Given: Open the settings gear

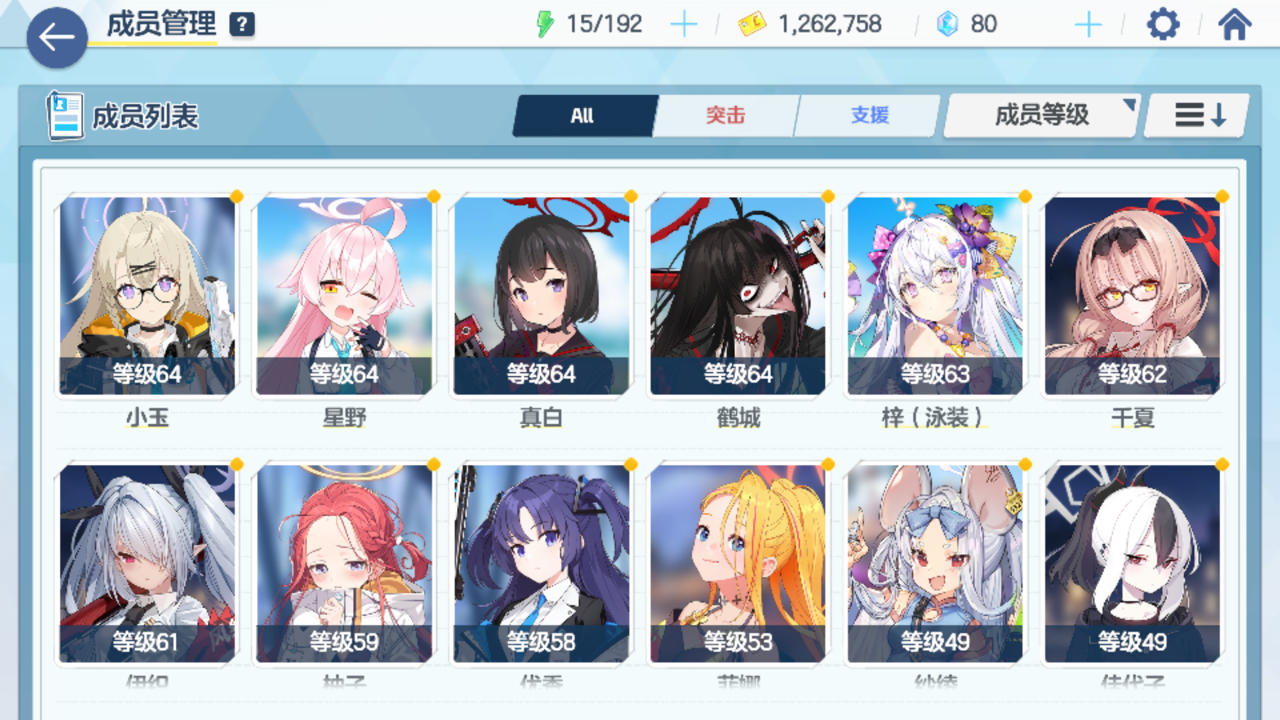Looking at the screenshot, I should (1161, 23).
